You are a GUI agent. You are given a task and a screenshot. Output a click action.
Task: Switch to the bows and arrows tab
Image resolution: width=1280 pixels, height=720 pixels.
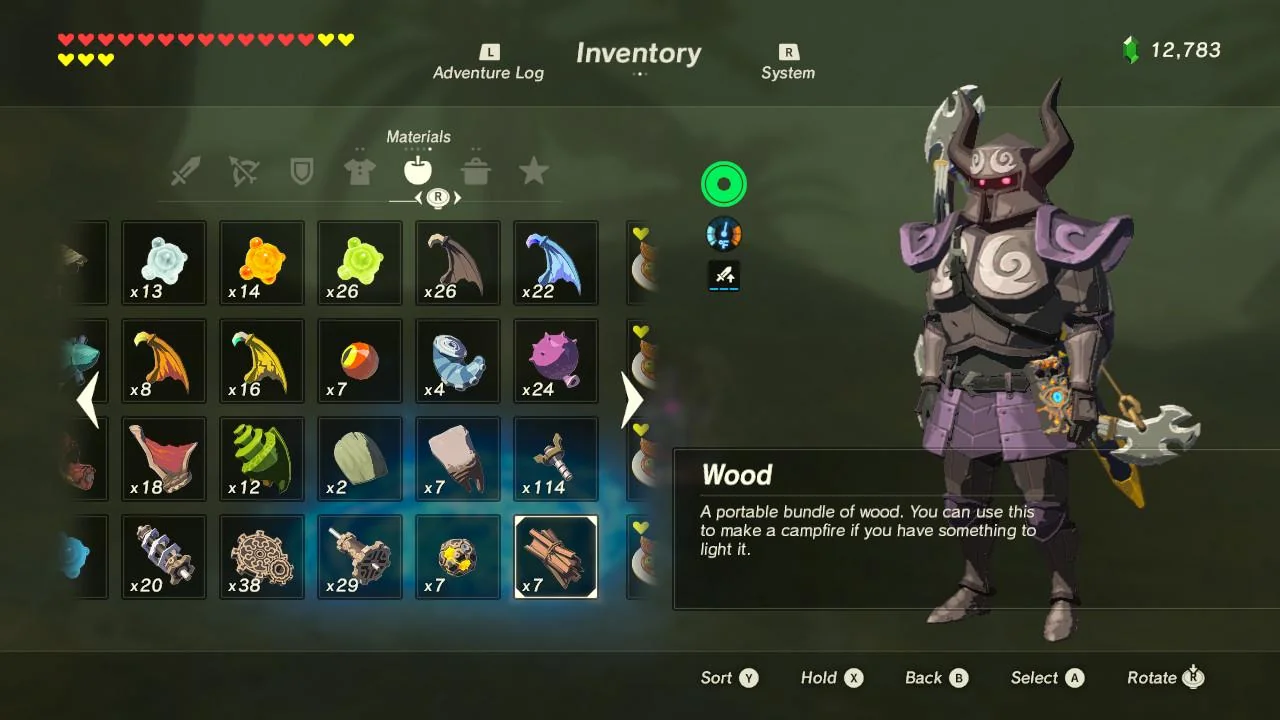tap(244, 172)
